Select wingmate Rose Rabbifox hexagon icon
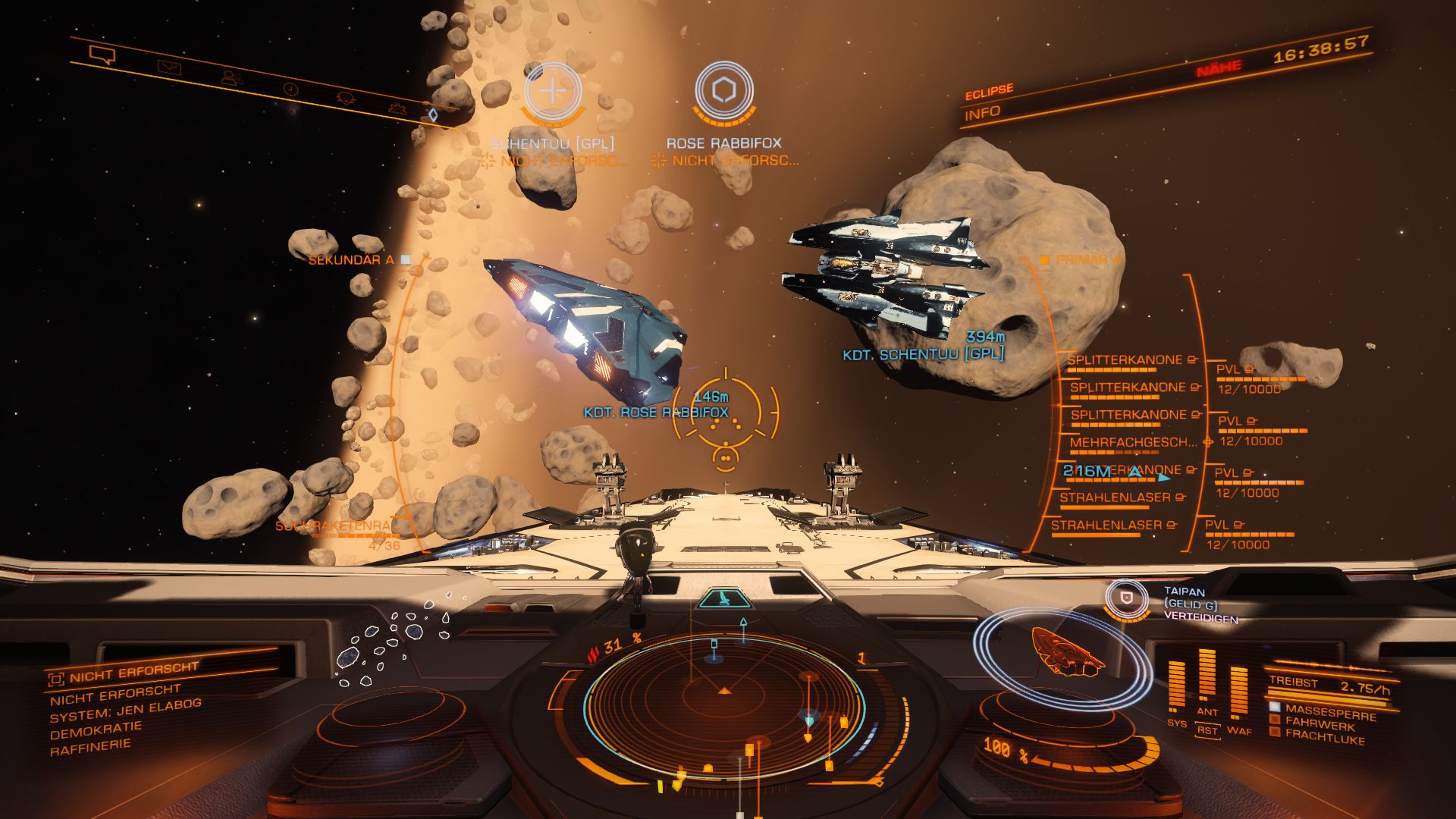 [723, 91]
